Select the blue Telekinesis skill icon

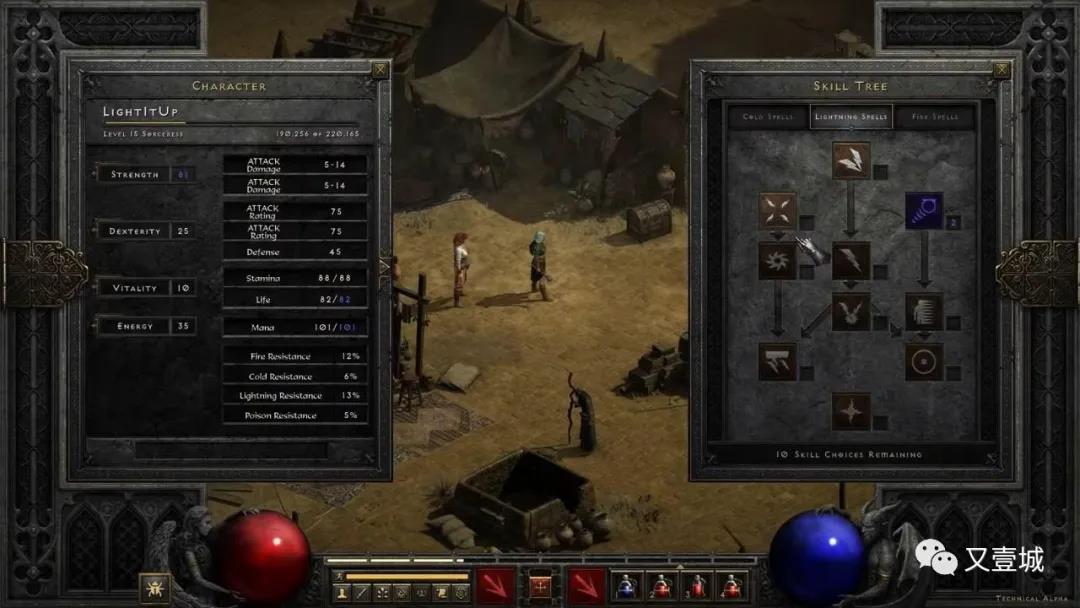tap(924, 211)
